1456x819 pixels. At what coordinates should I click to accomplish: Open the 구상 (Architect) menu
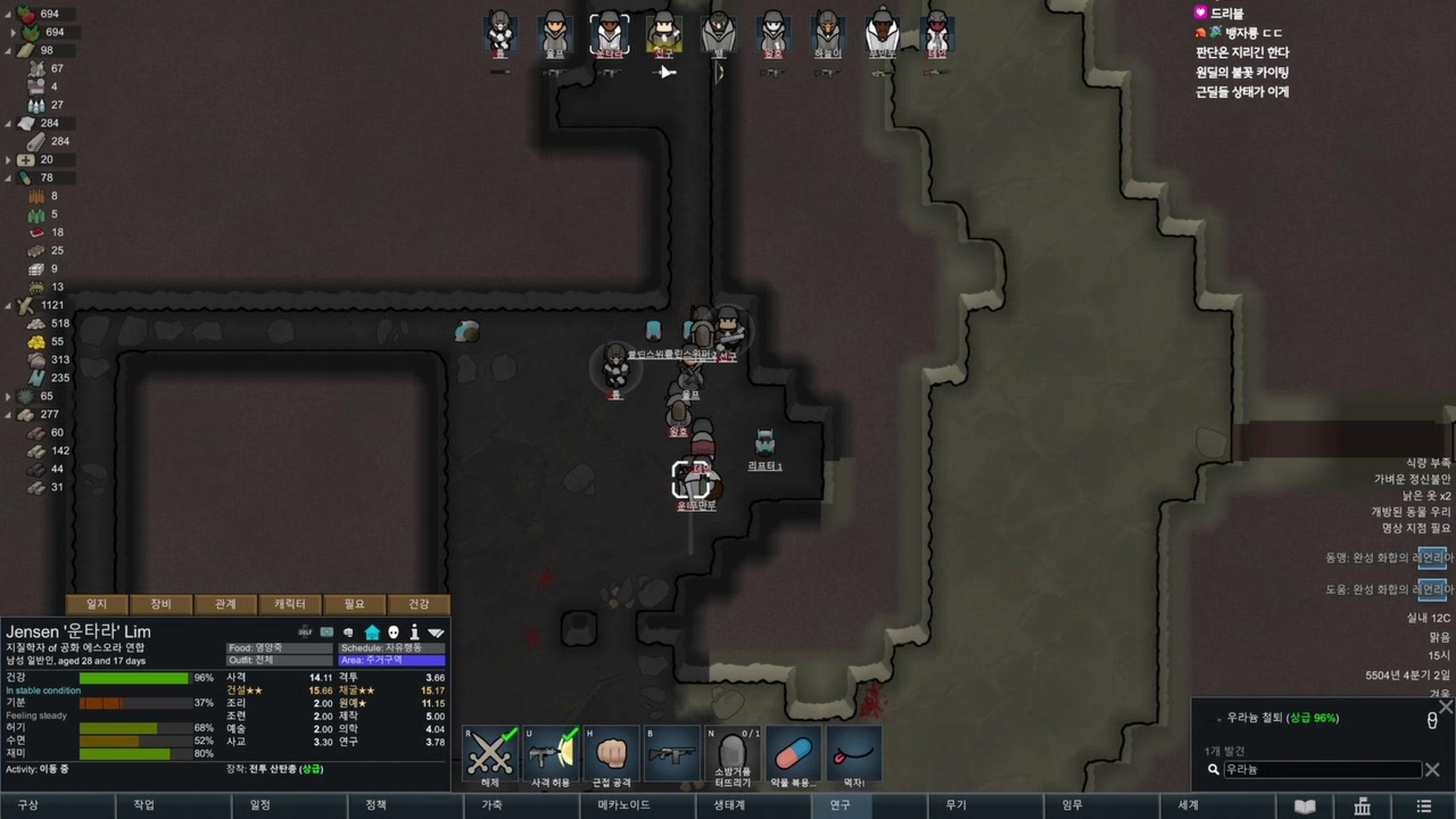(29, 805)
